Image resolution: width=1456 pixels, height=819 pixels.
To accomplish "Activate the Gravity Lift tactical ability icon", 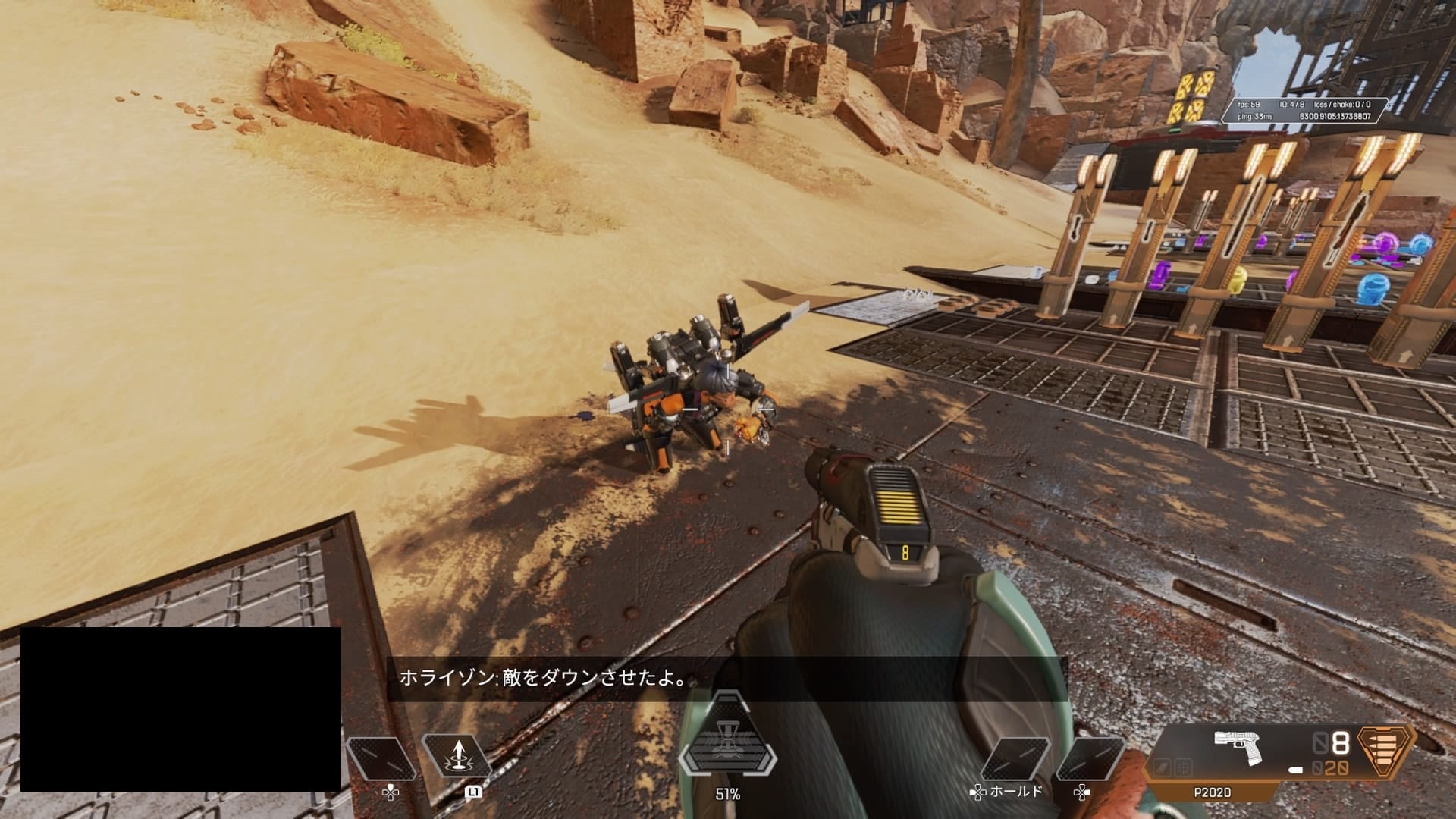I will (x=457, y=757).
